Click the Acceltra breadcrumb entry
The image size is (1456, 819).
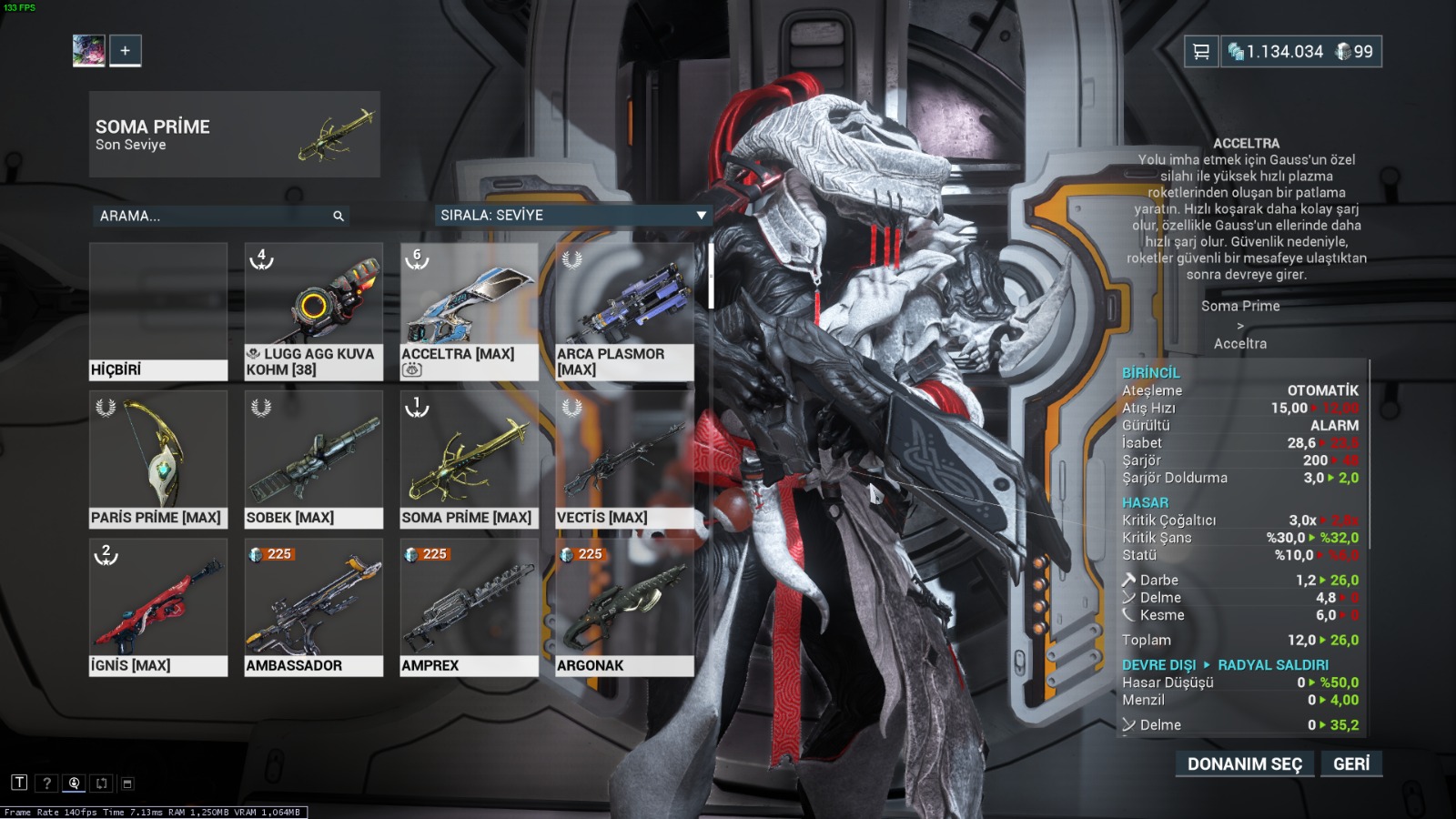pos(1241,343)
